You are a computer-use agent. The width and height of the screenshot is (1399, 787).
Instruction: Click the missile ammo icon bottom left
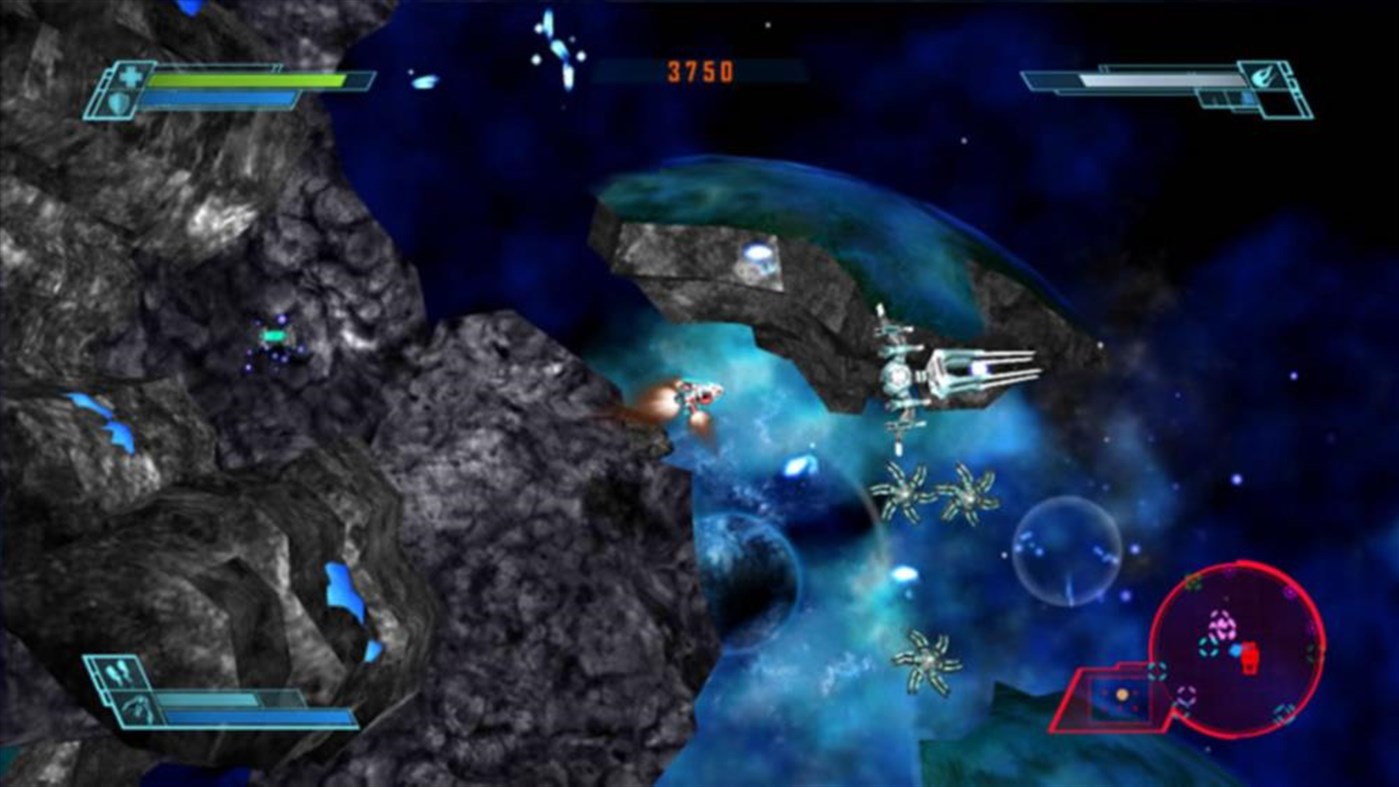116,671
